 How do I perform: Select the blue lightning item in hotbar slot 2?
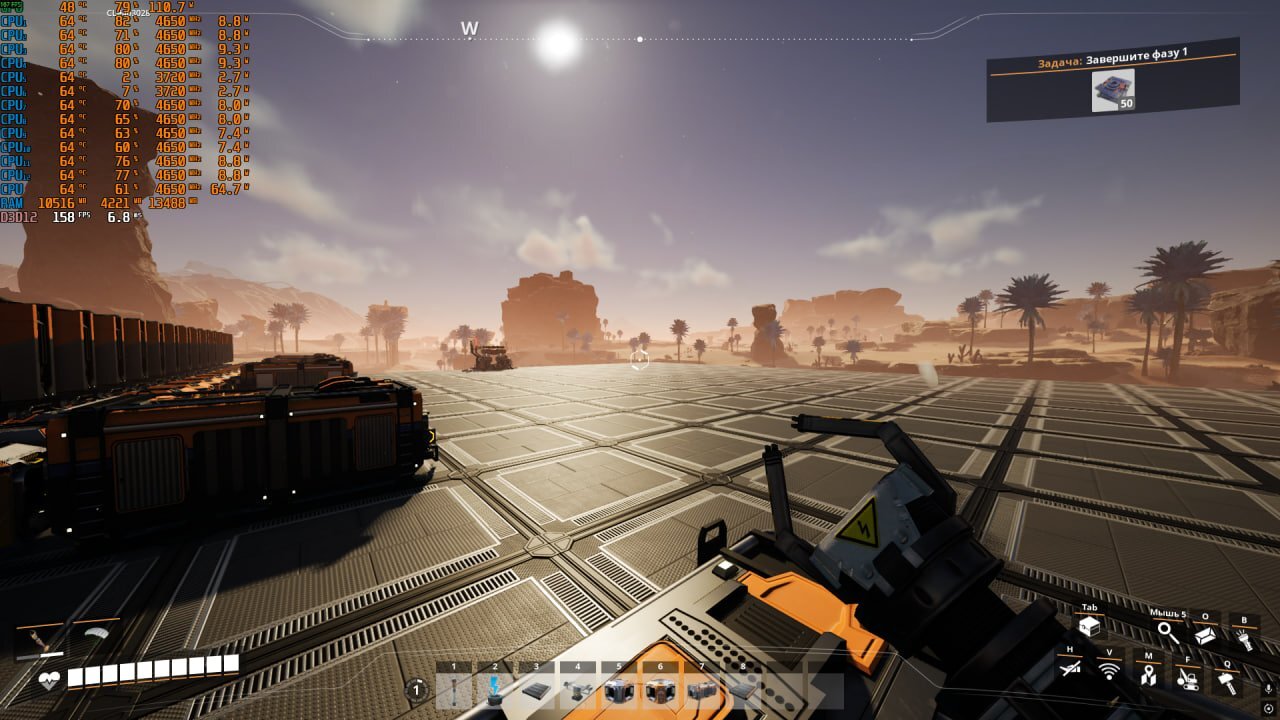point(495,690)
